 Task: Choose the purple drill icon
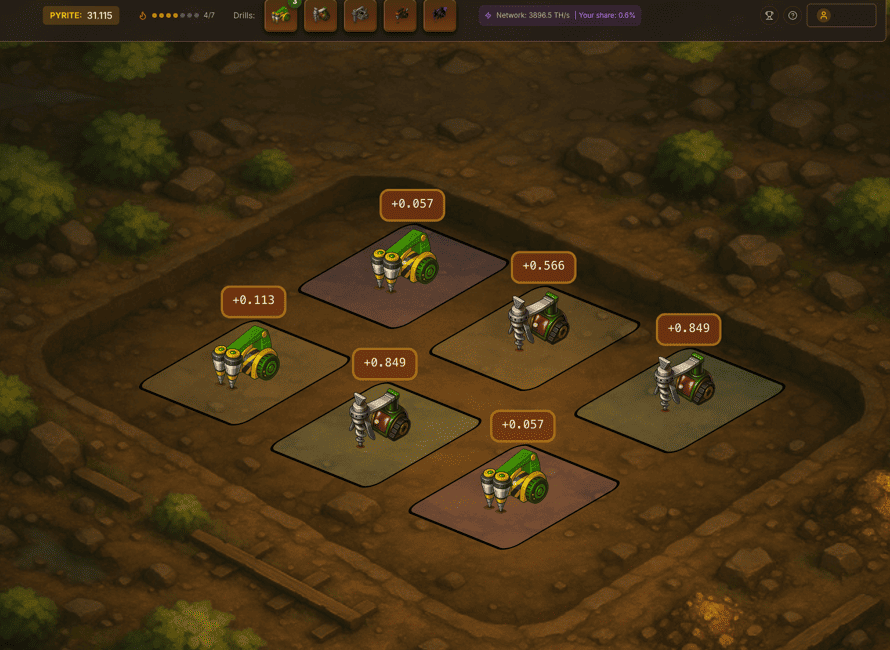440,16
